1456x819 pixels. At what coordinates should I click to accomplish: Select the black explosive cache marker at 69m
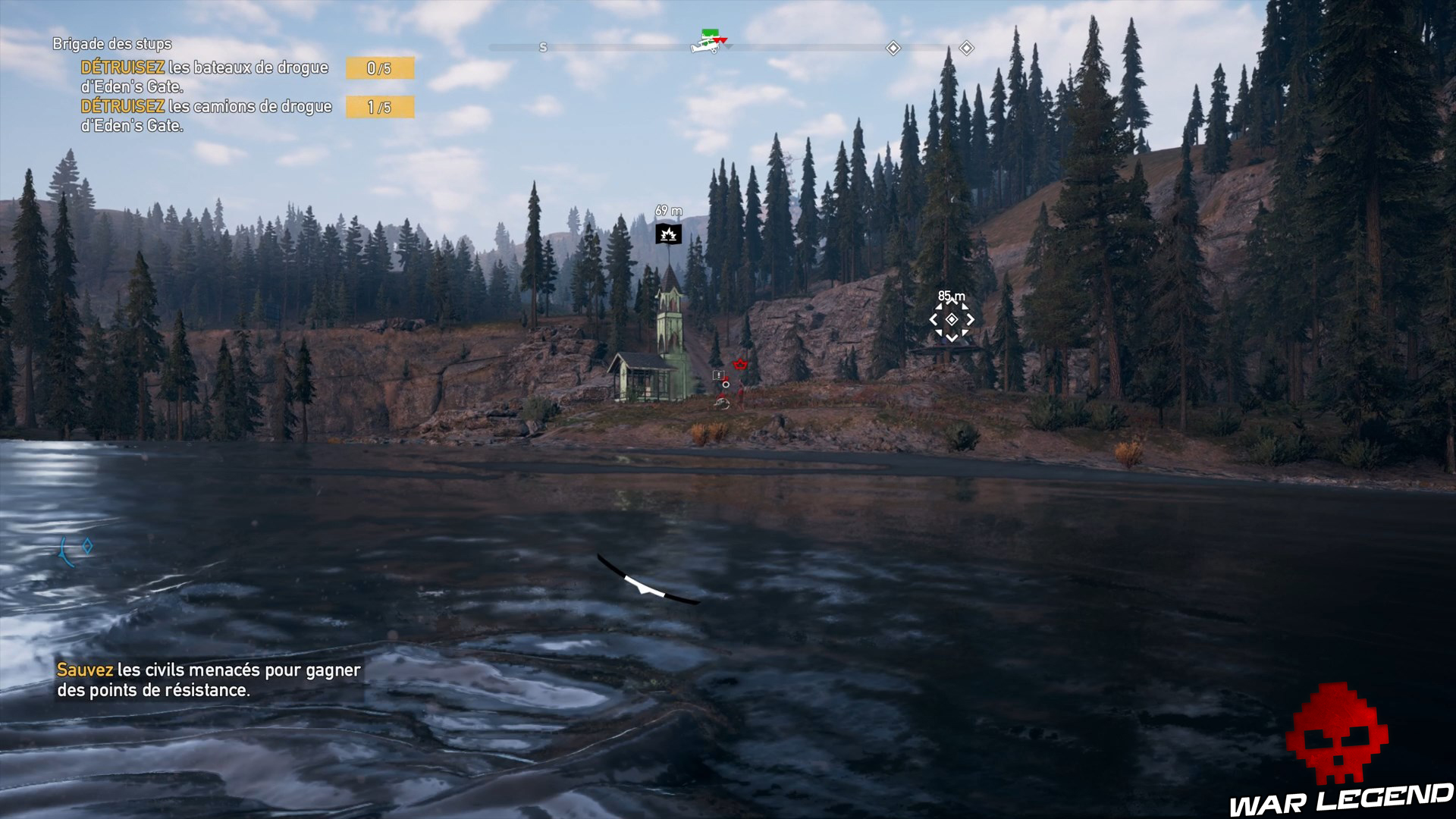(670, 233)
